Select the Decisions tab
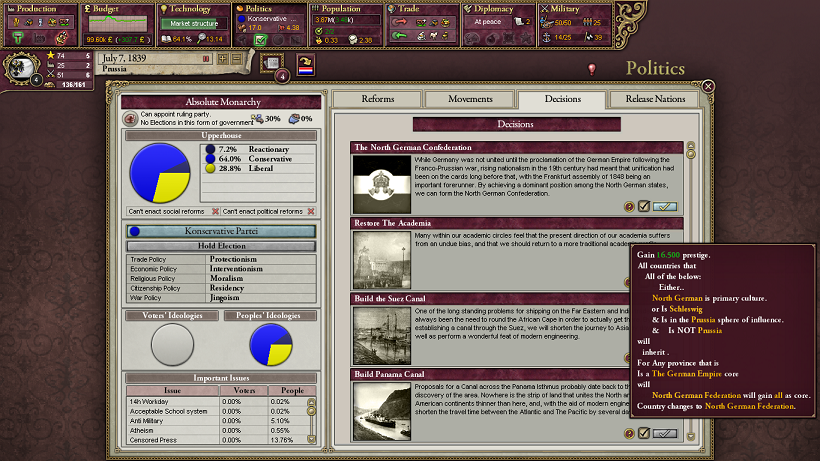The width and height of the screenshot is (820, 461). (x=562, y=99)
